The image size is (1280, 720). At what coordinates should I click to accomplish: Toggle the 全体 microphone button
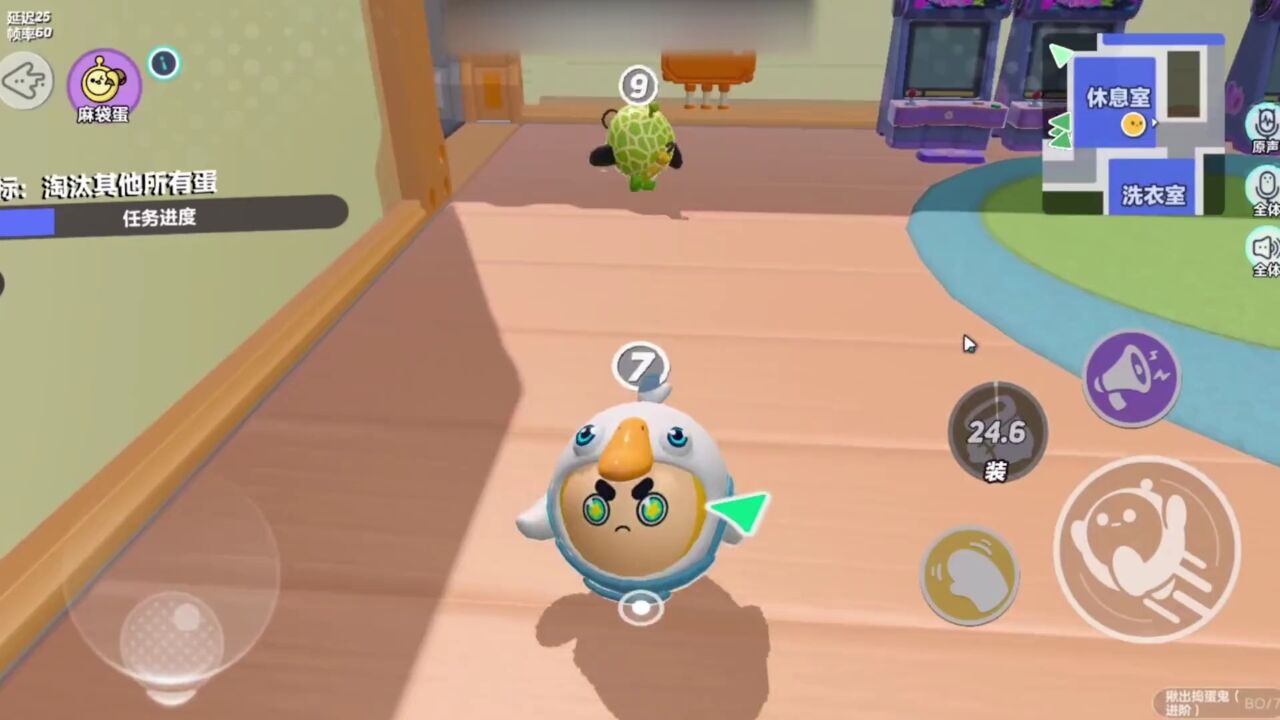(1265, 188)
